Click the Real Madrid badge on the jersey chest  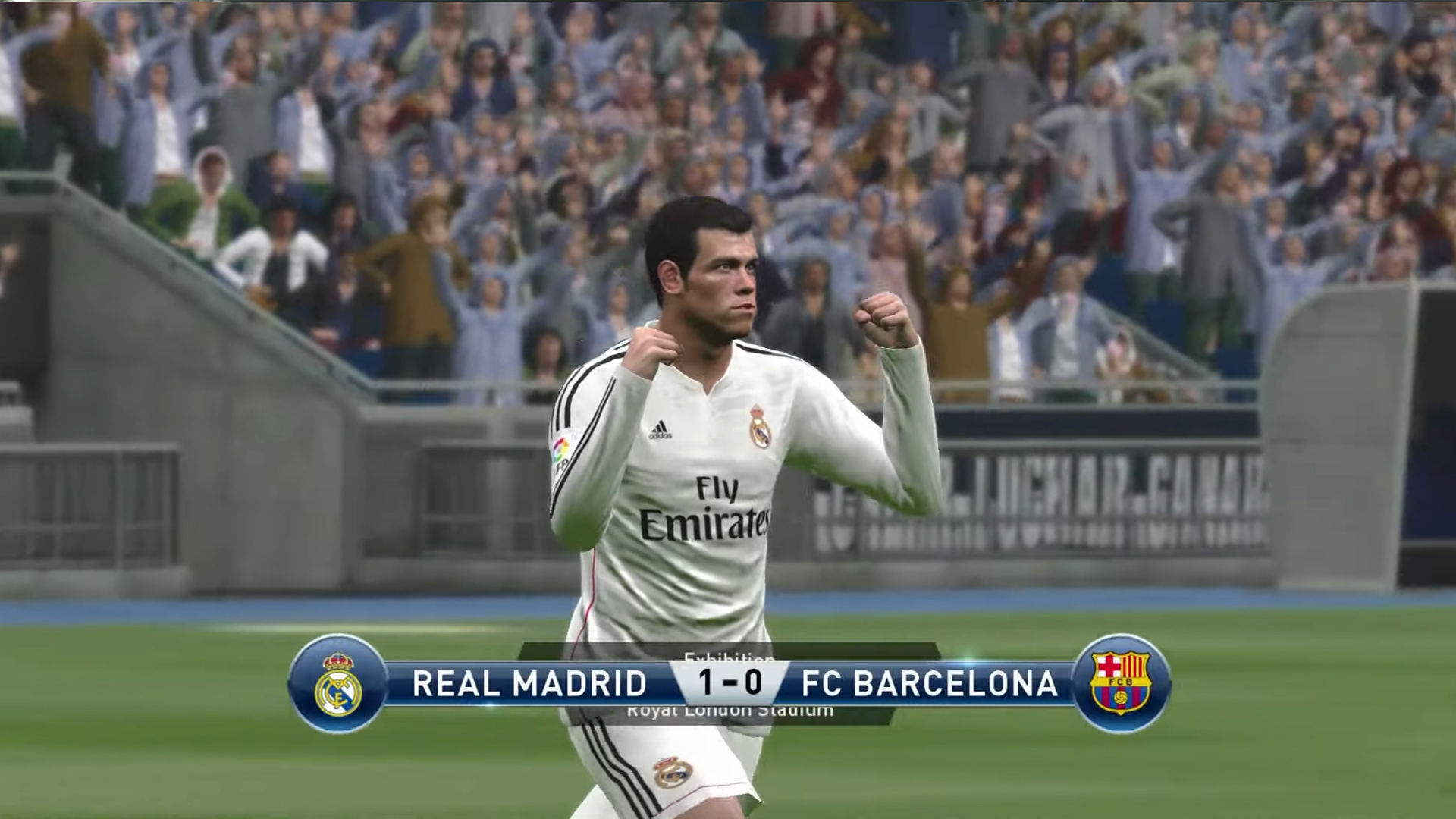click(761, 428)
